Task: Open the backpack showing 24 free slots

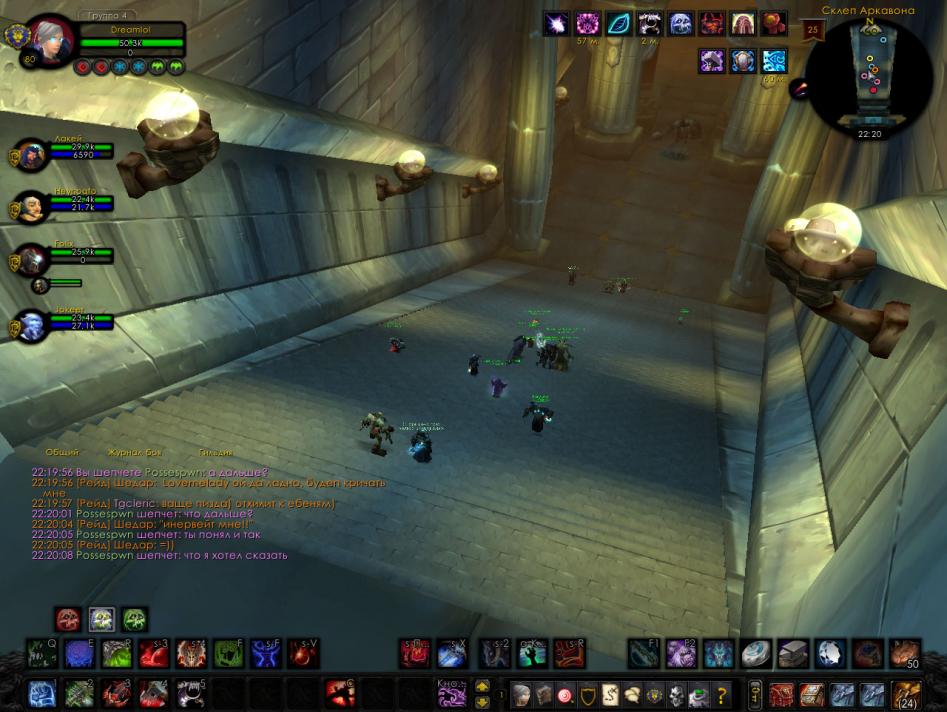Action: (x=907, y=693)
